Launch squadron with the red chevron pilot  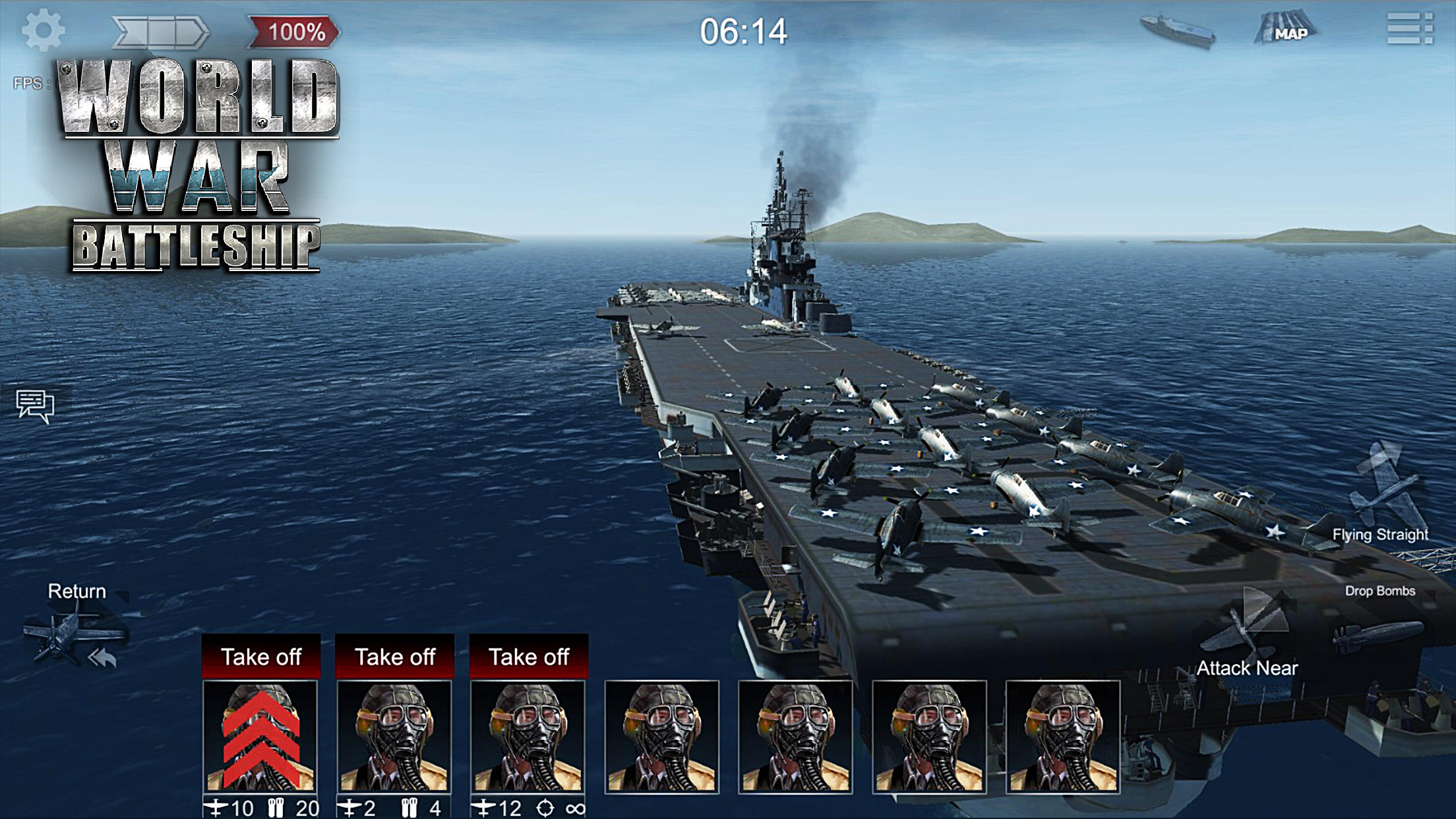(261, 657)
